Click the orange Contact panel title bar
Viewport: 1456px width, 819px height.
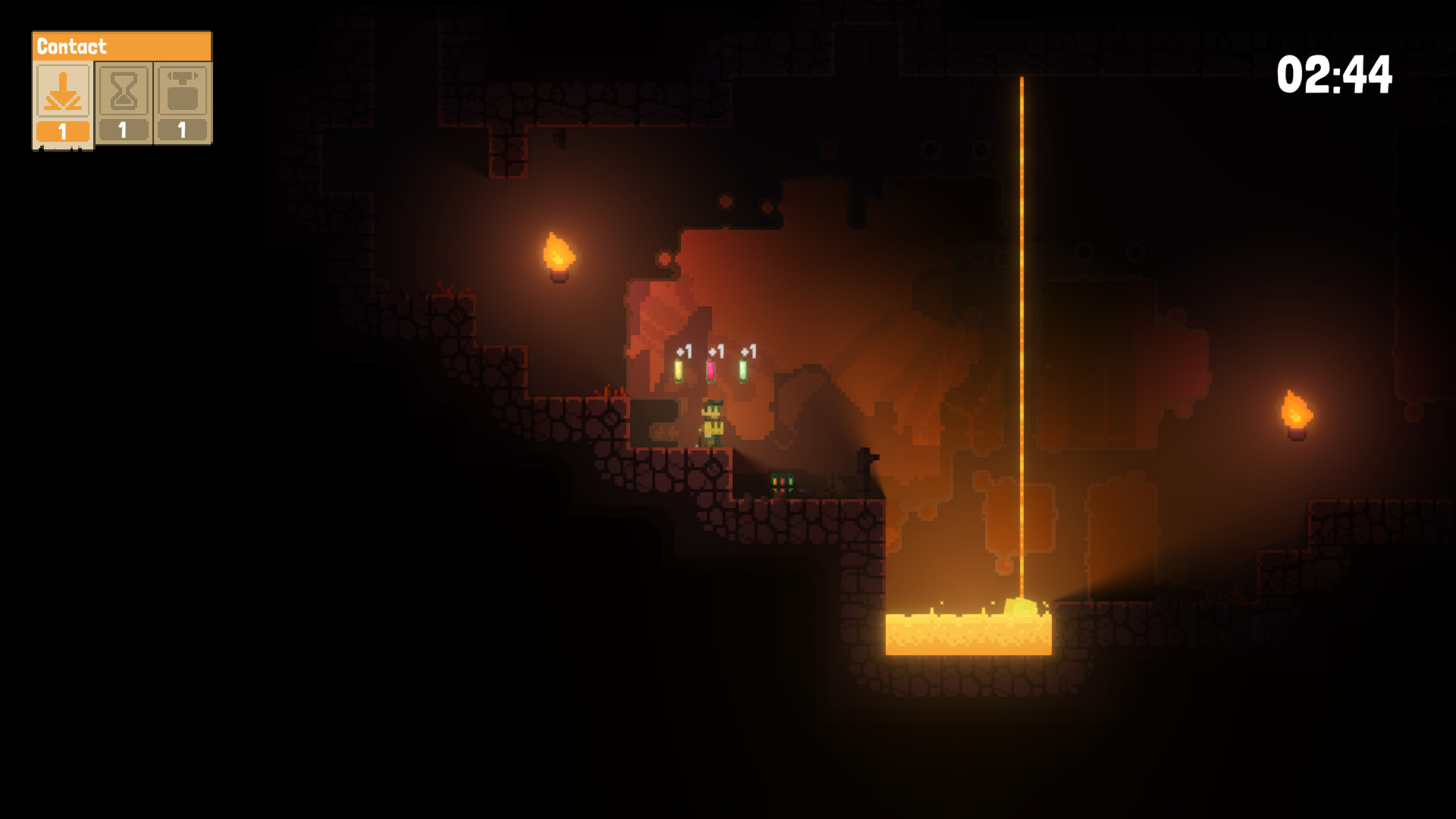pyautogui.click(x=121, y=45)
